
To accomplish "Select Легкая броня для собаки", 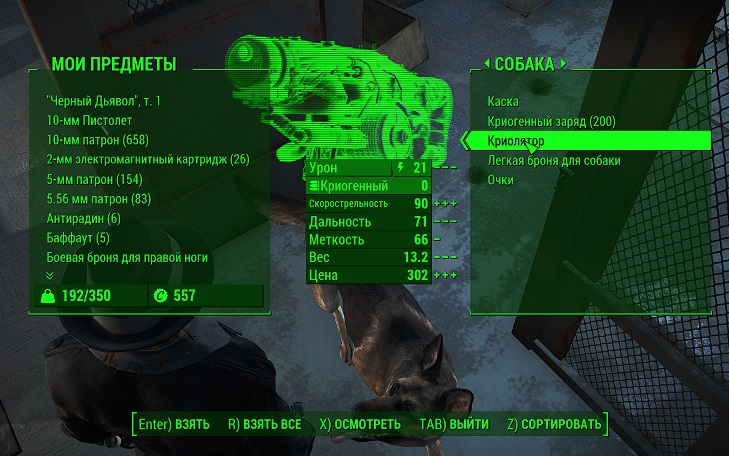I will pos(554,160).
